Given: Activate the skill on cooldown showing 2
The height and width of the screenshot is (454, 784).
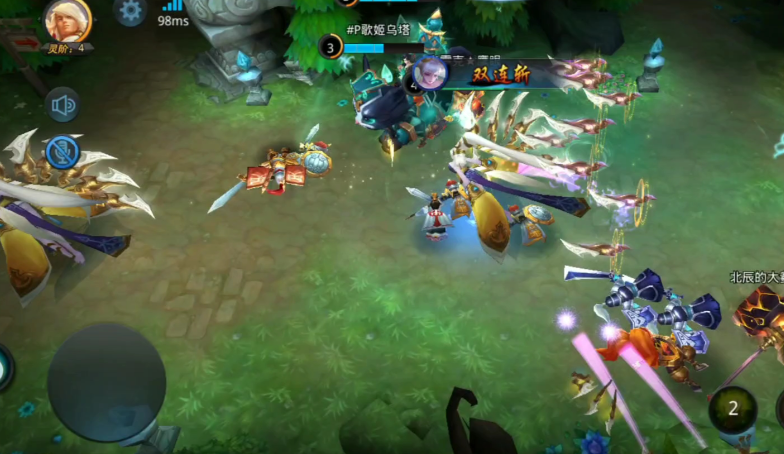Looking at the screenshot, I should tap(733, 409).
